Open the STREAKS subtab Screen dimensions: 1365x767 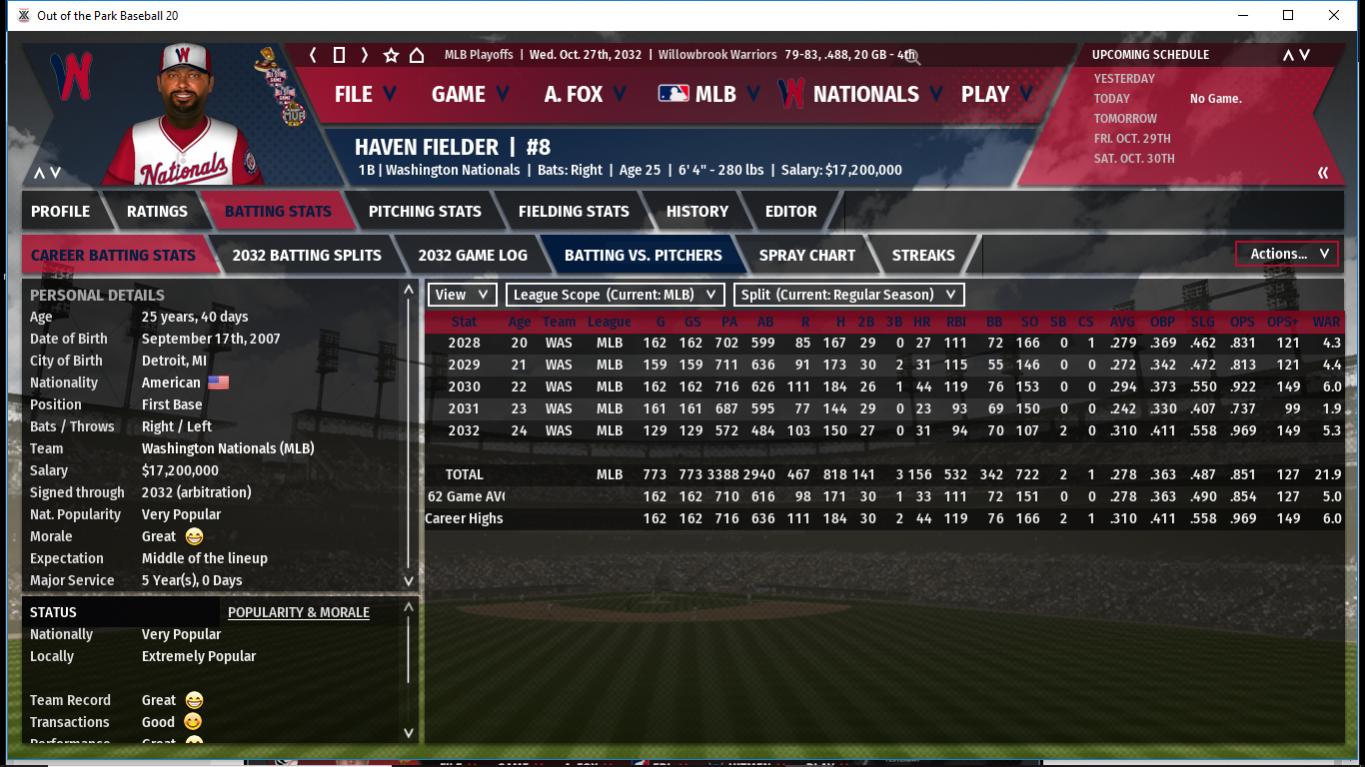point(922,255)
